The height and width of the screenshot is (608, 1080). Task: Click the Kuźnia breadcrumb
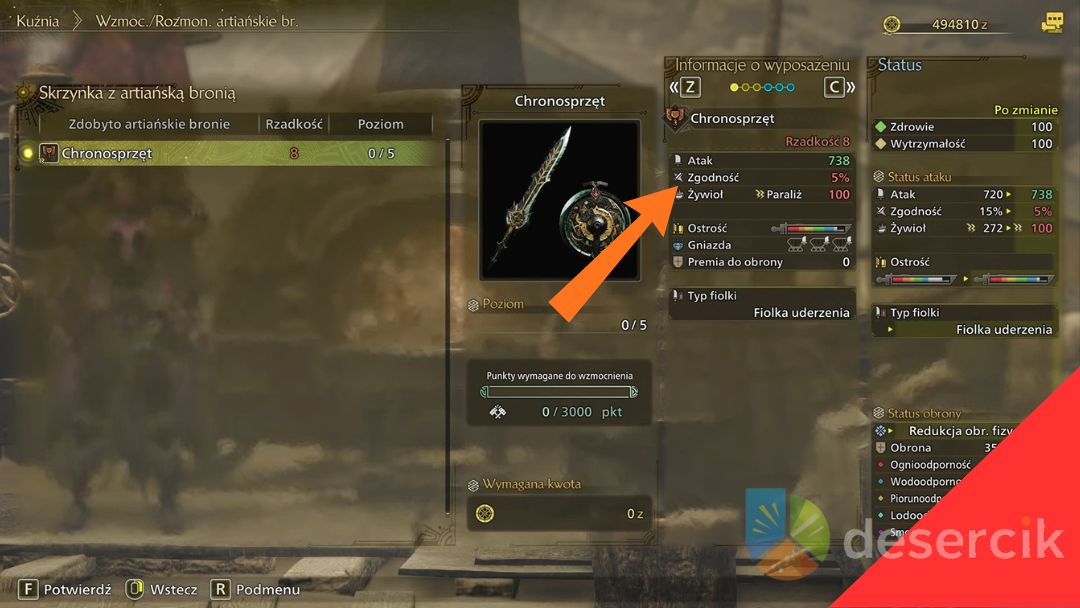click(37, 20)
